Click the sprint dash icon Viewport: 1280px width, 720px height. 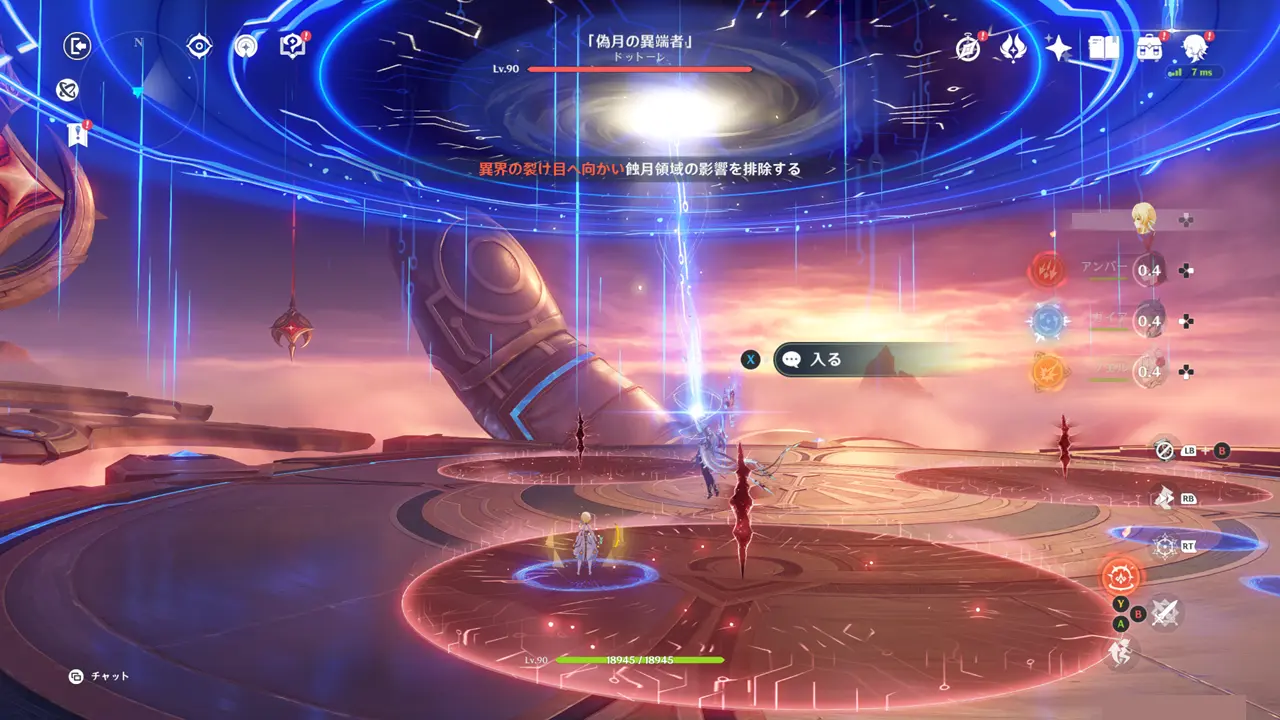coord(1118,653)
